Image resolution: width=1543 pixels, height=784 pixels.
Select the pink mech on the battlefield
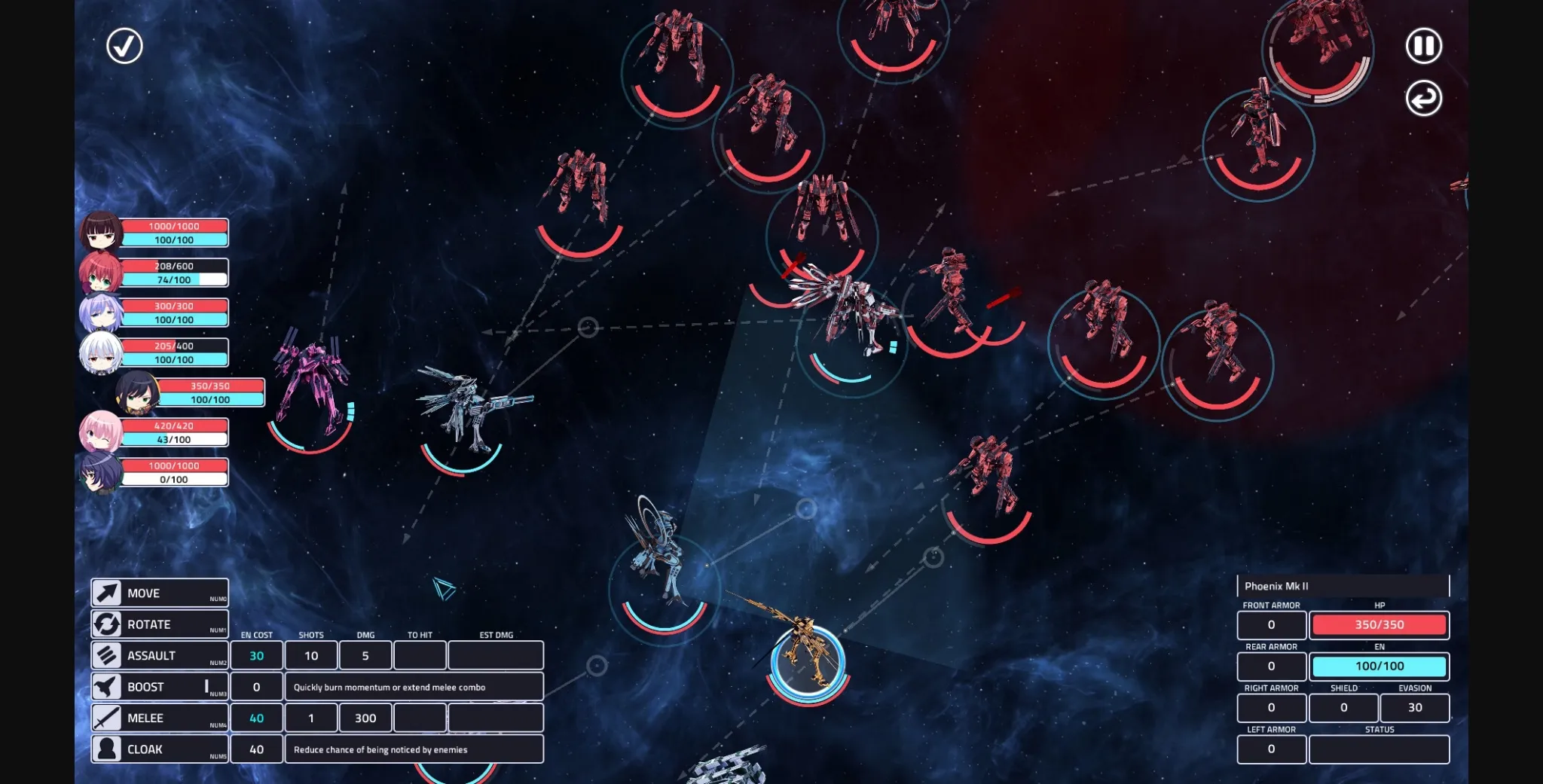(x=313, y=377)
